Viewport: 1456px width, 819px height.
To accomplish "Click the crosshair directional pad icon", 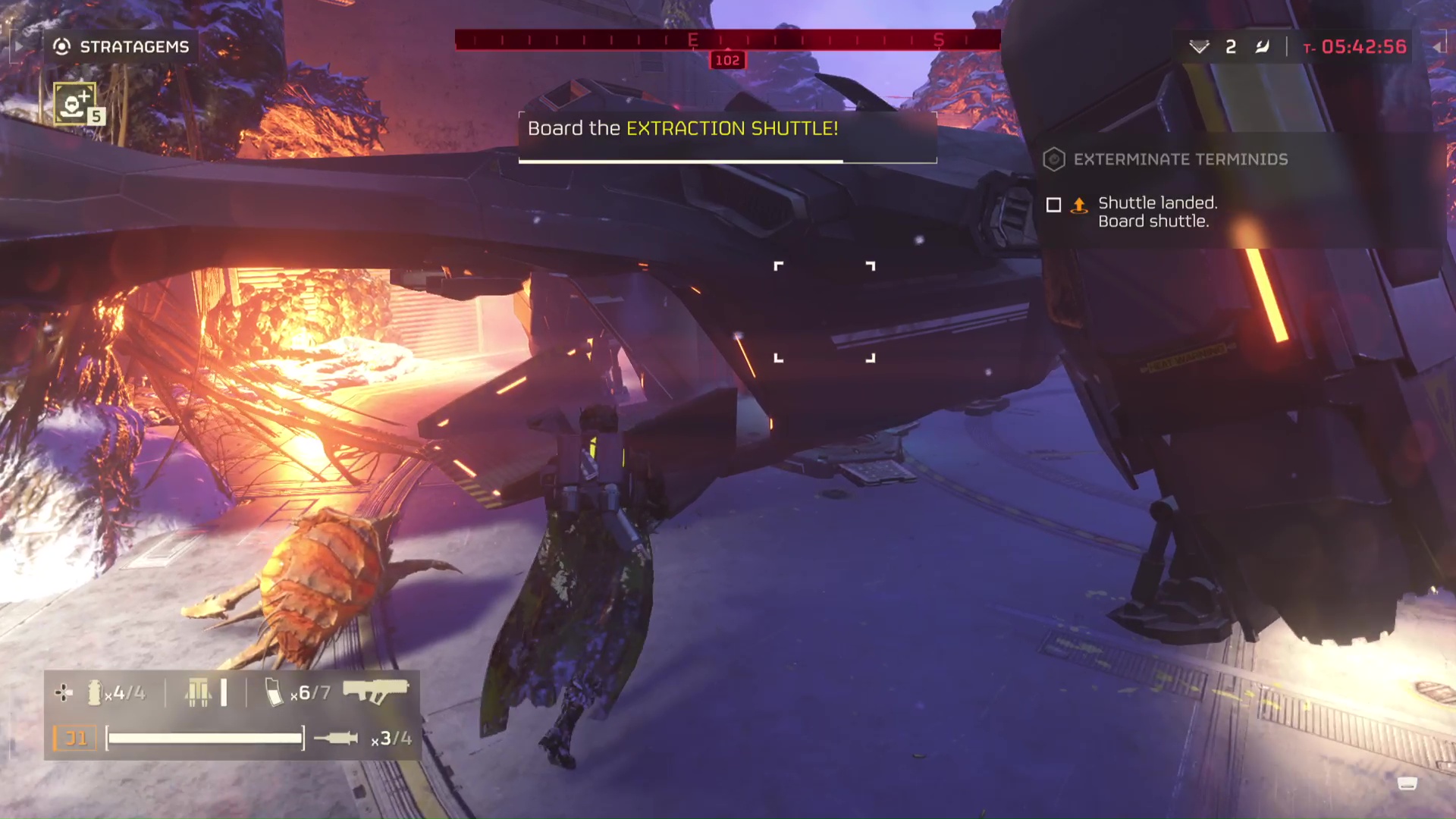I will (x=63, y=692).
